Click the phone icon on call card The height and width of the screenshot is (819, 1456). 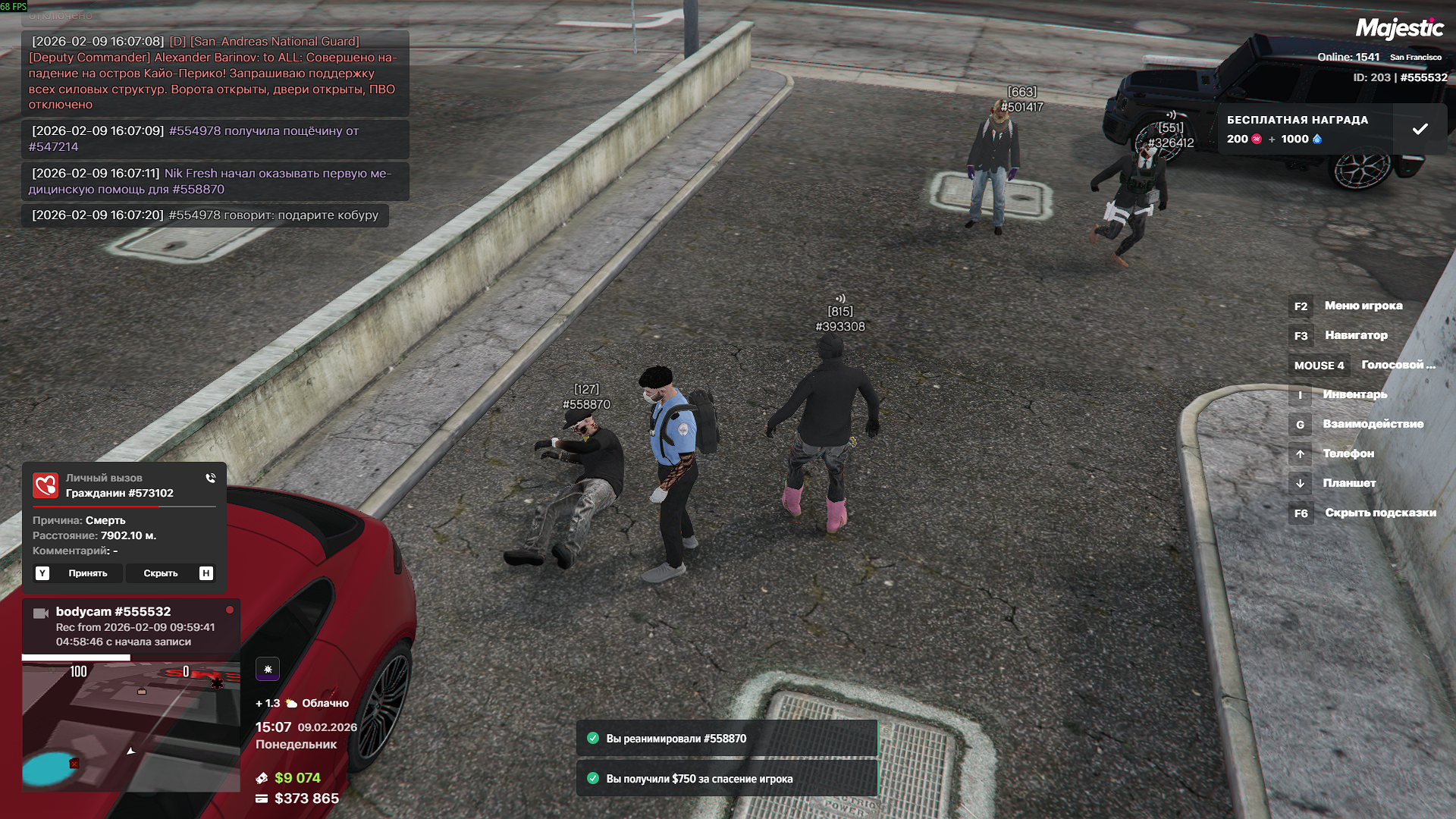click(211, 478)
